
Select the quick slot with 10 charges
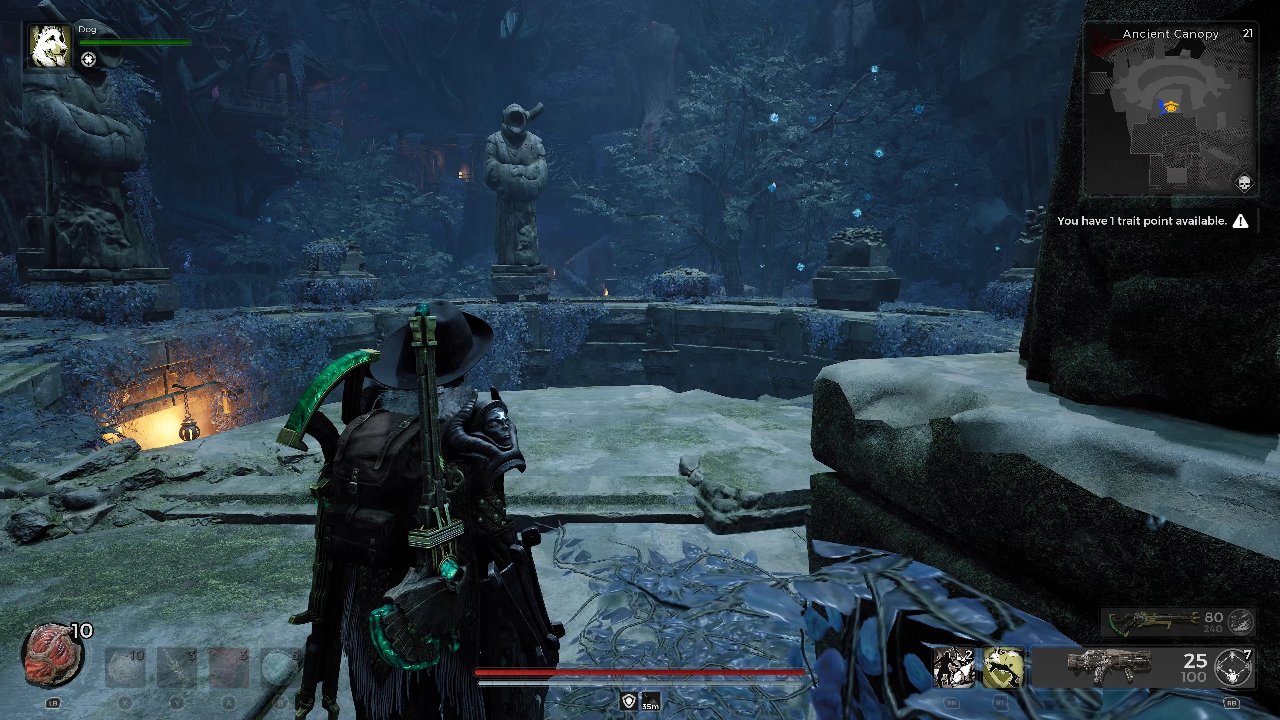[x=125, y=667]
